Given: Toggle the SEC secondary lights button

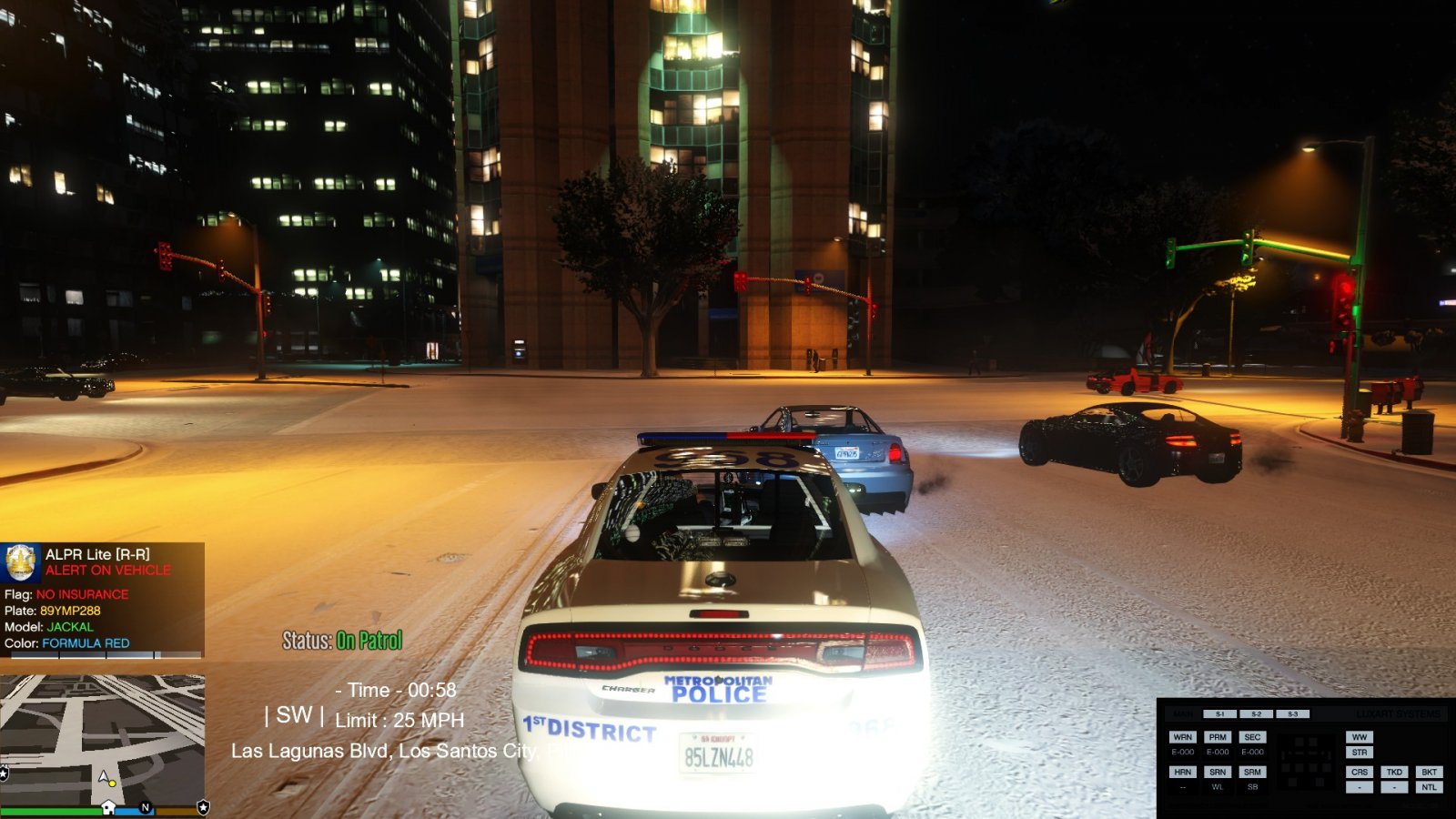Looking at the screenshot, I should tap(1252, 737).
